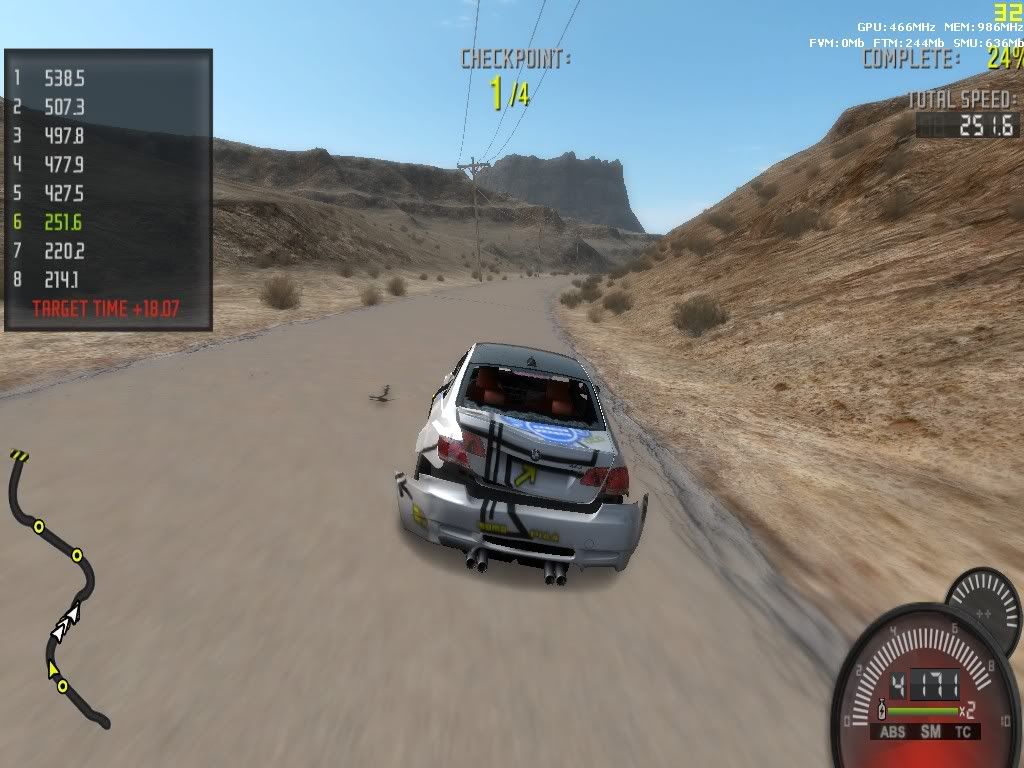
Task: Click the track minimap
Action: tap(56, 590)
